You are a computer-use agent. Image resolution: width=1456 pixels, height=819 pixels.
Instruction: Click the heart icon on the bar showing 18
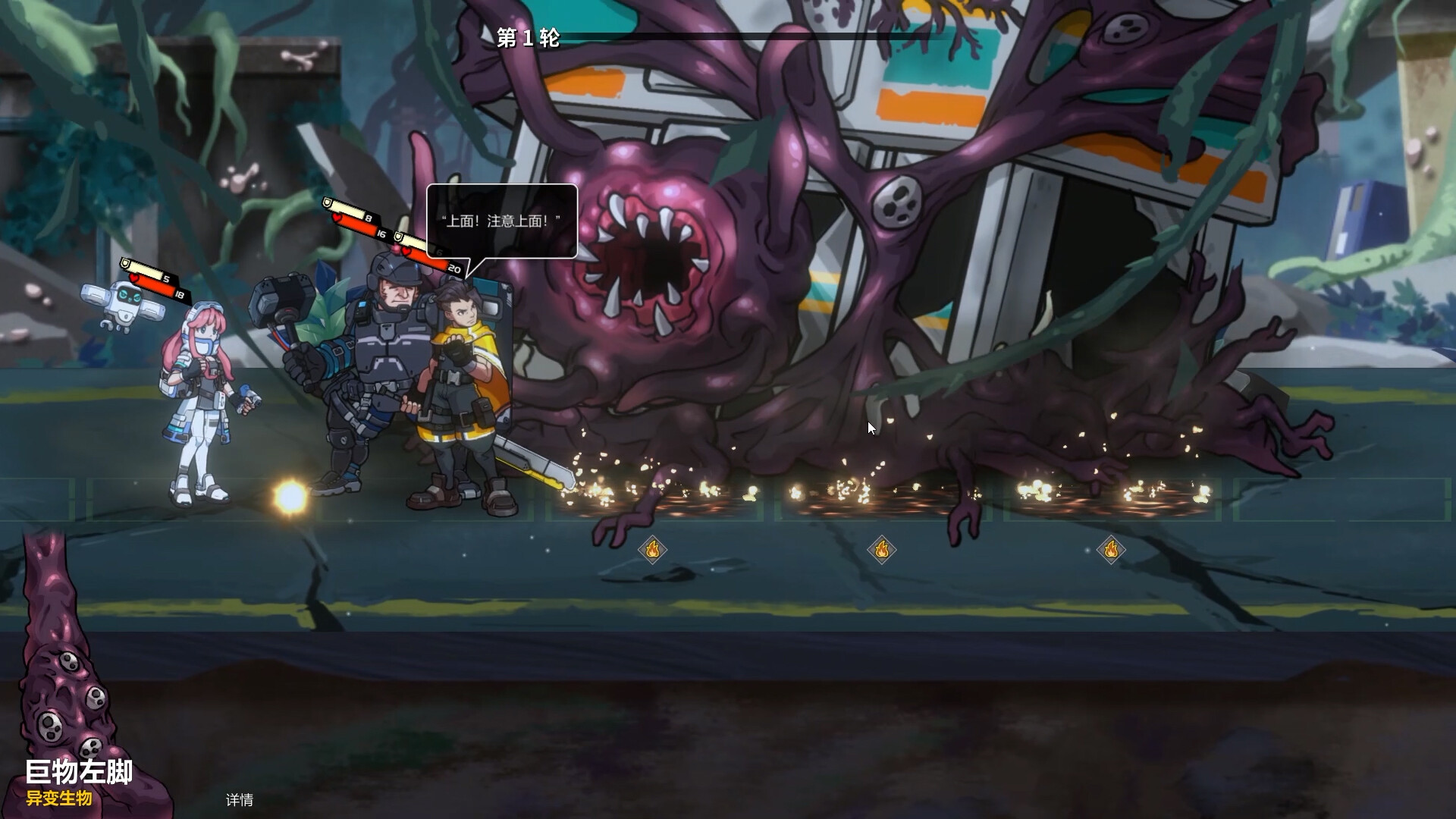[x=133, y=278]
